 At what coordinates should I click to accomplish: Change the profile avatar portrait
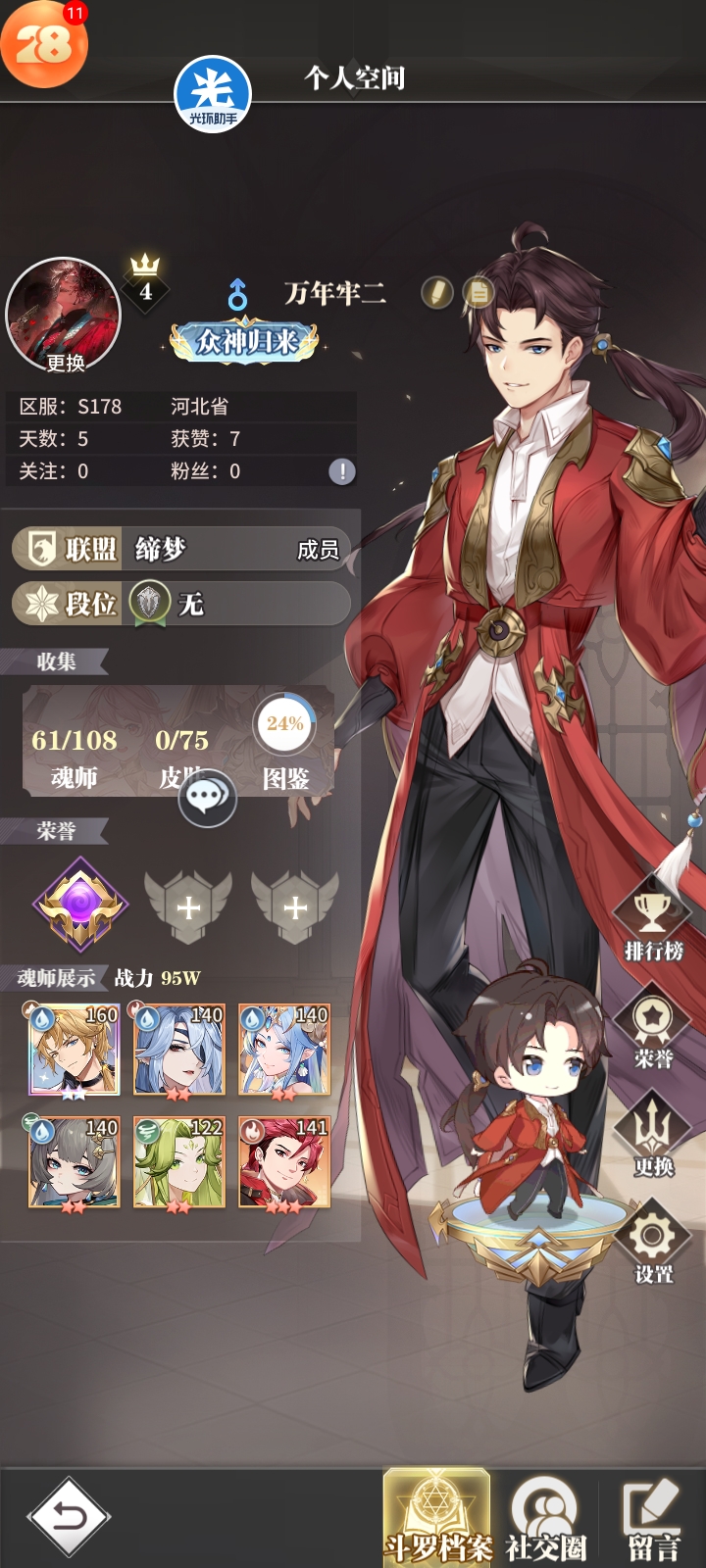64,317
